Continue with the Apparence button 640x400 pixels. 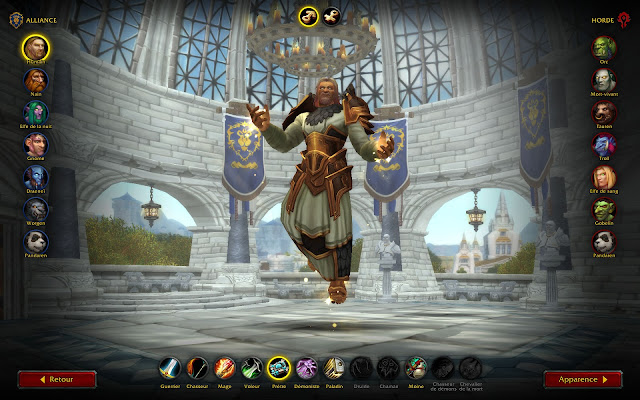(582, 380)
